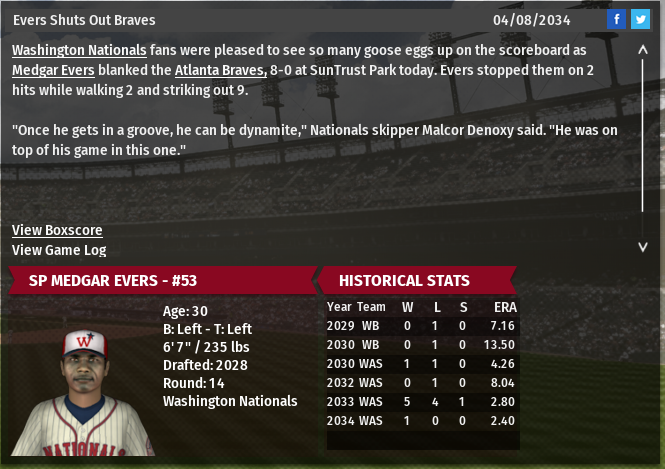The width and height of the screenshot is (665, 469).
Task: Open Medgar Evers player link in article
Action: click(53, 70)
